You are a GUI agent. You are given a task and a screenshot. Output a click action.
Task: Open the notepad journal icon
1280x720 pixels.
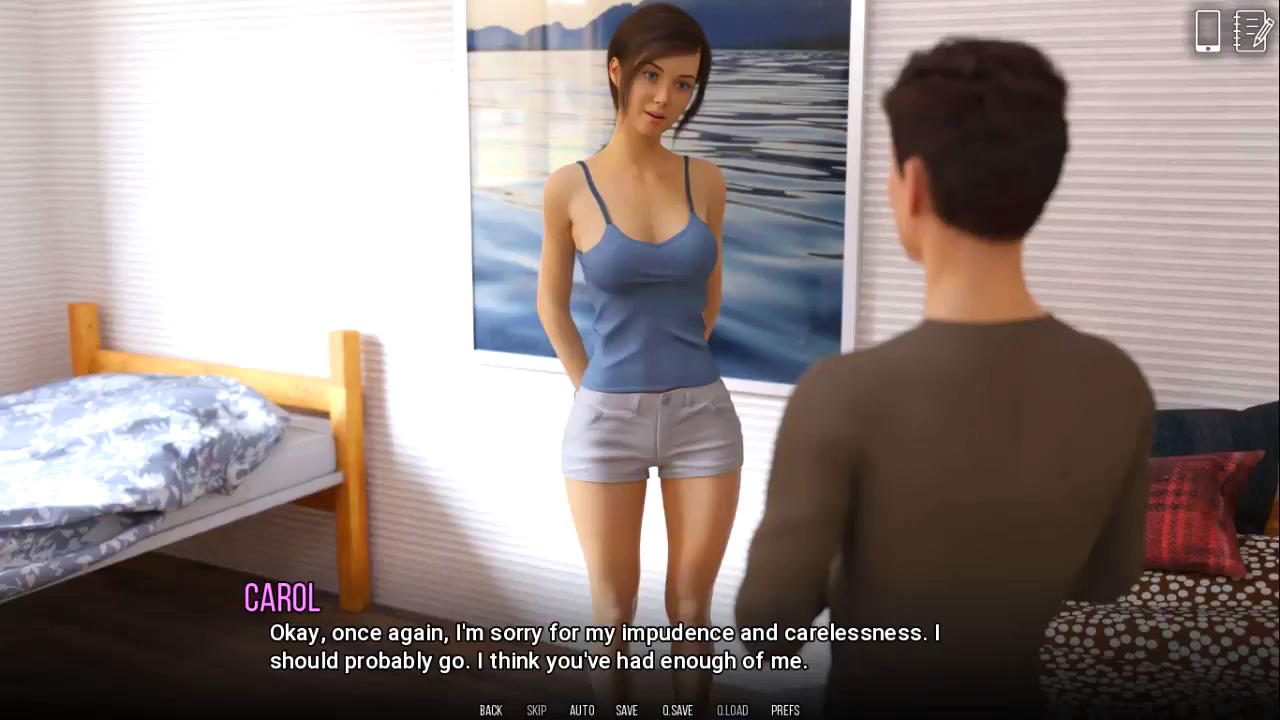point(1252,31)
